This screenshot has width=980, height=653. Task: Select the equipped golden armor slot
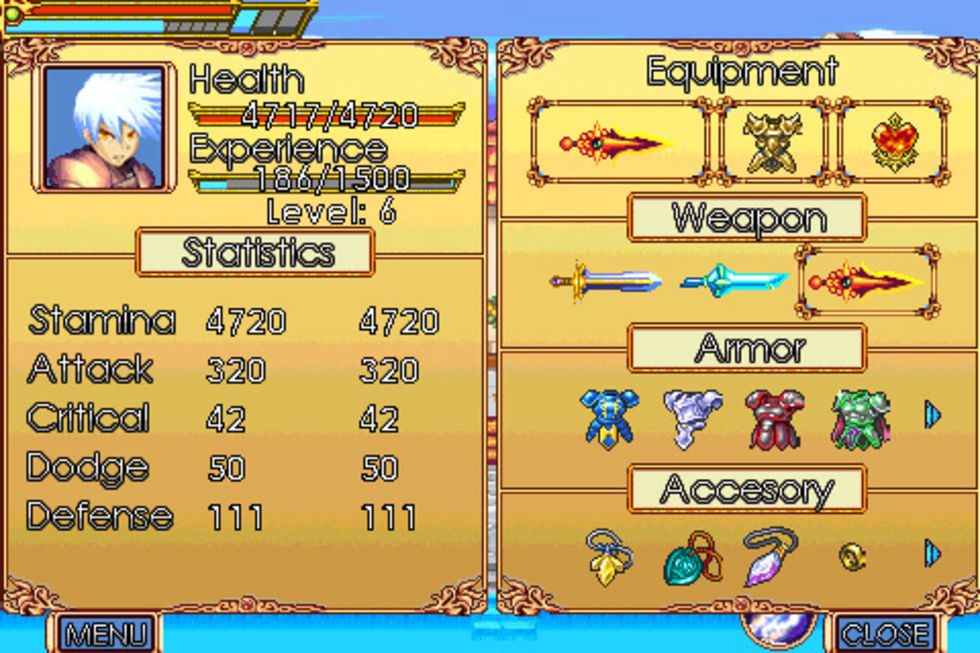[773, 141]
